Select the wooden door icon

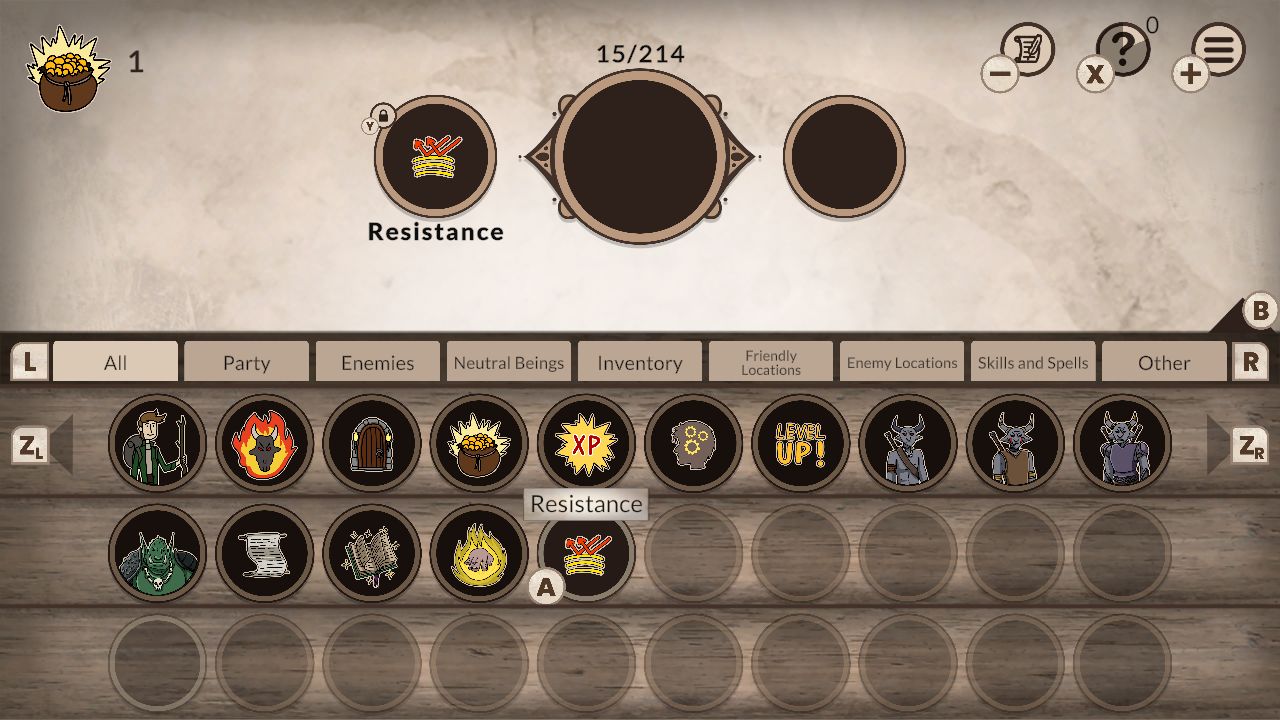[371, 443]
